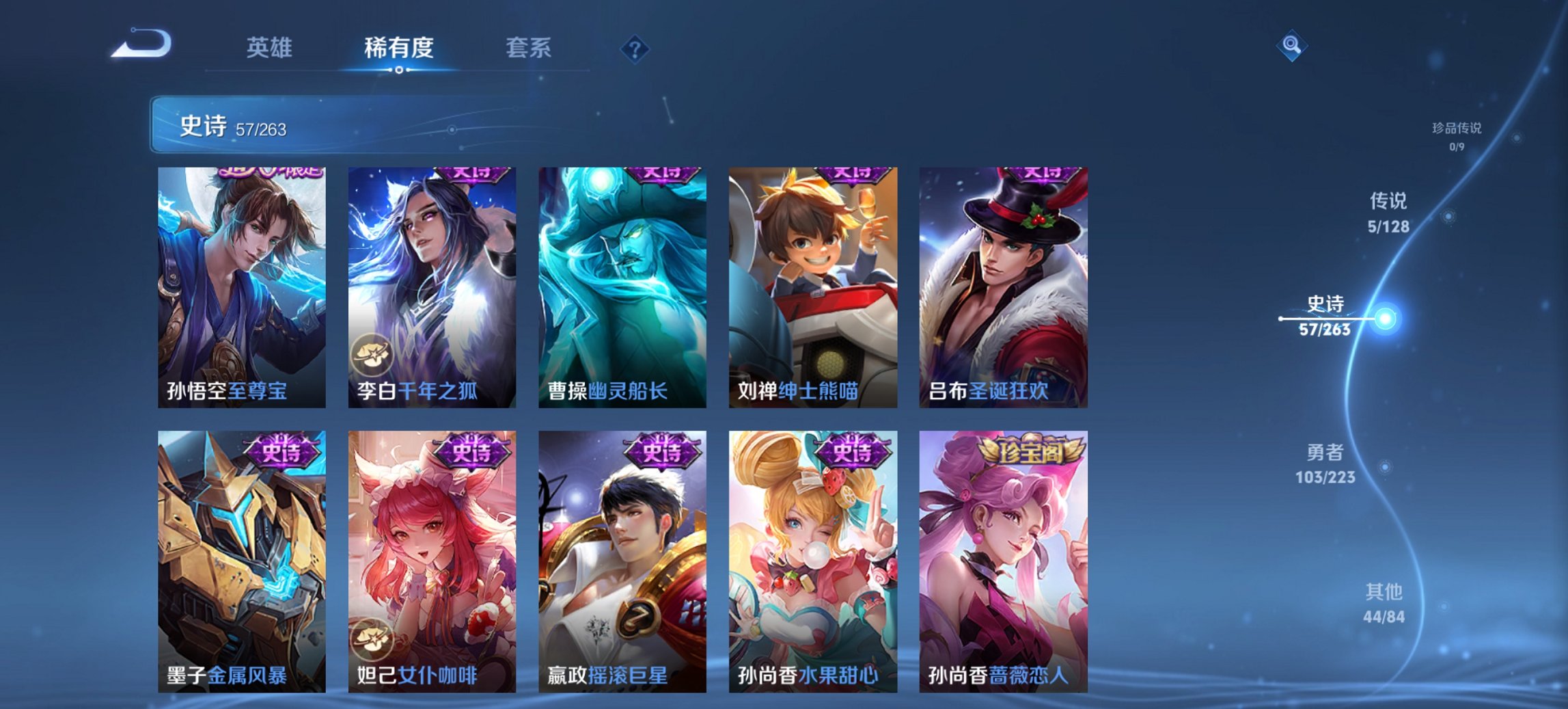This screenshot has width=1568, height=709.
Task: Switch to the 英雄 tab
Action: pos(271,48)
